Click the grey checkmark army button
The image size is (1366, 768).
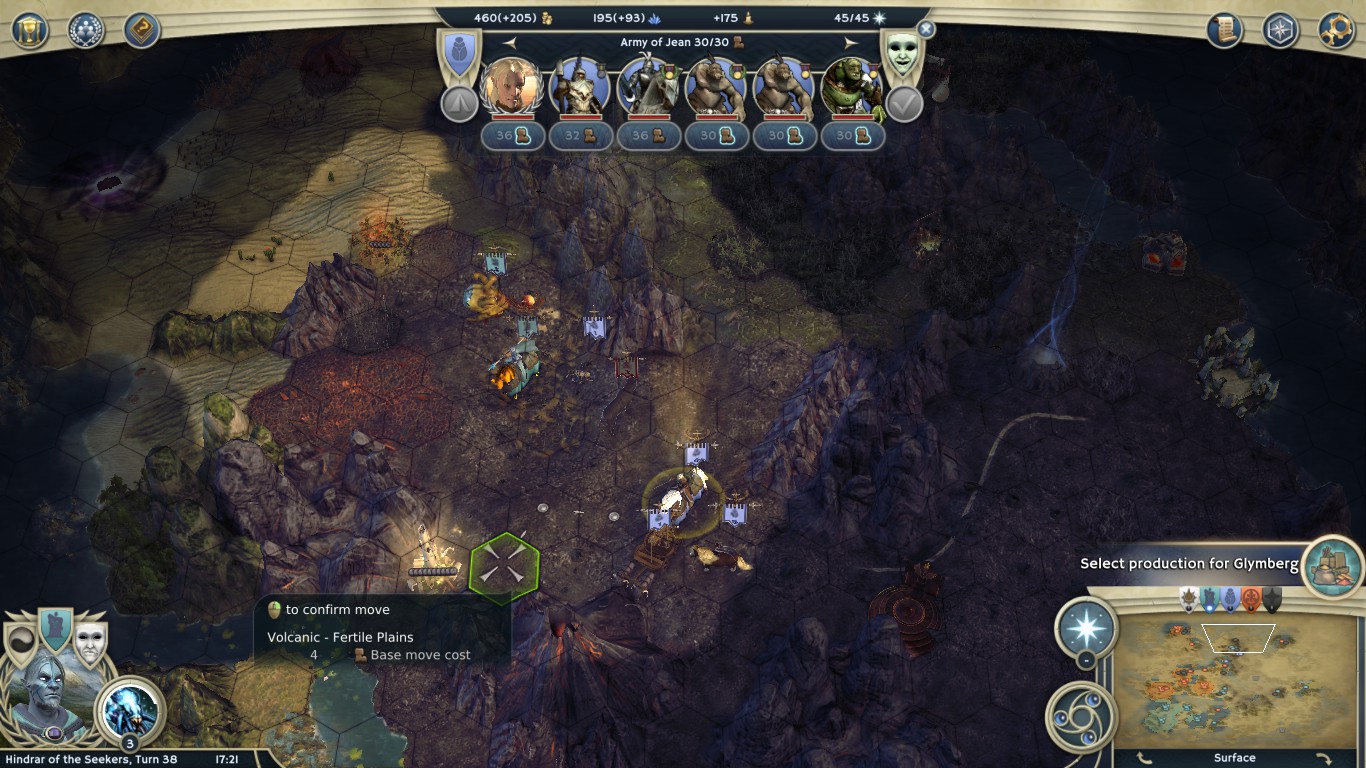[904, 104]
